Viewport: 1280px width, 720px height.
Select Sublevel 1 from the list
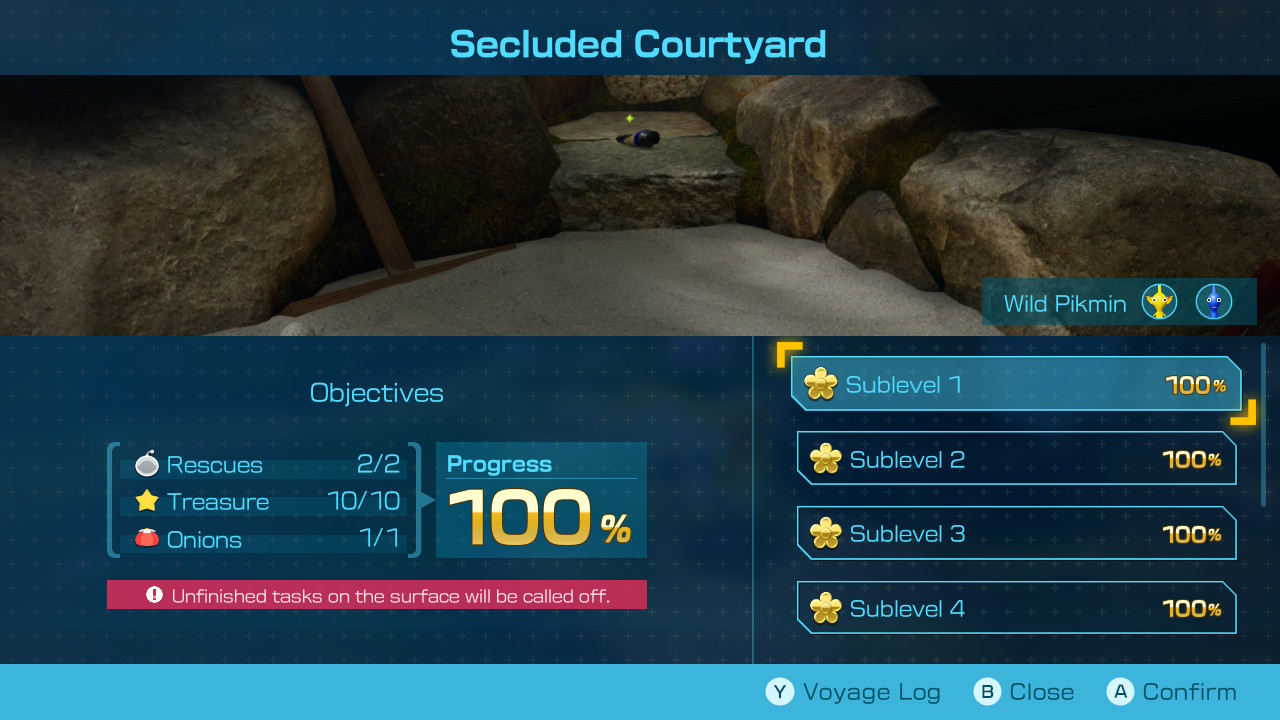click(1015, 384)
